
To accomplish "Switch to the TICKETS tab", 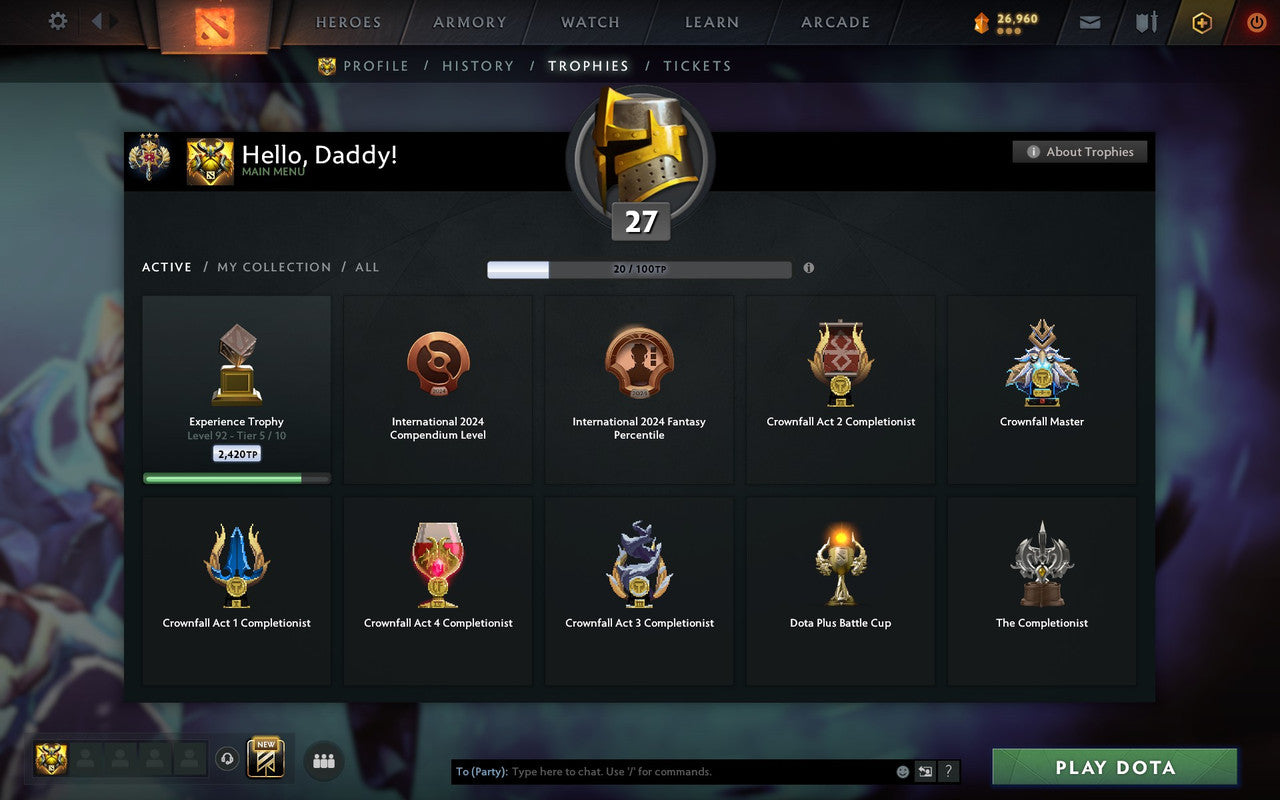I will coord(697,65).
